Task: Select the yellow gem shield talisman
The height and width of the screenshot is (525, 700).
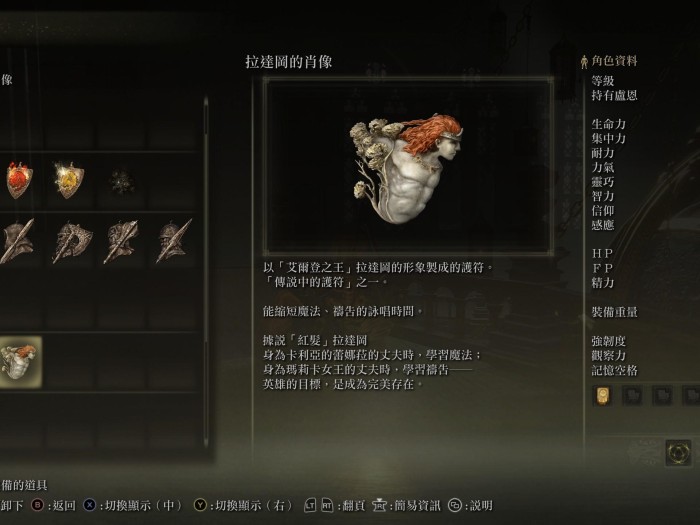Action: (69, 181)
